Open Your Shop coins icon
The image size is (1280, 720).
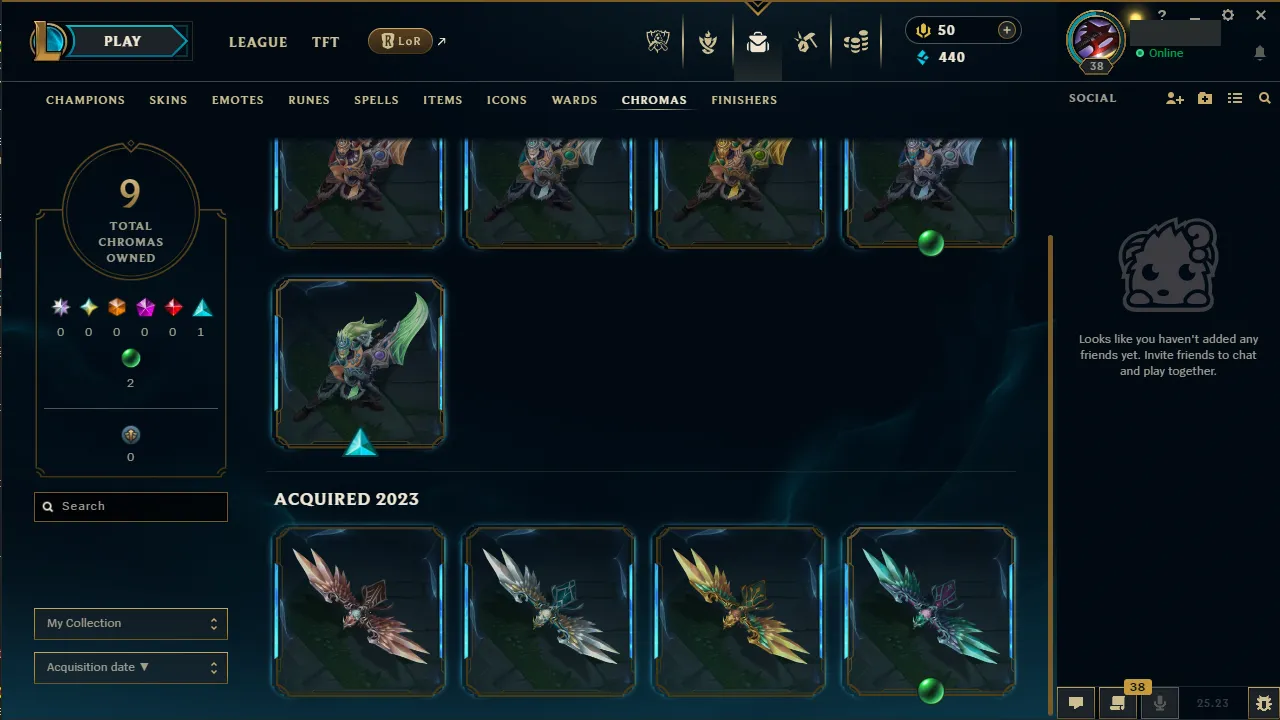pyautogui.click(x=856, y=42)
